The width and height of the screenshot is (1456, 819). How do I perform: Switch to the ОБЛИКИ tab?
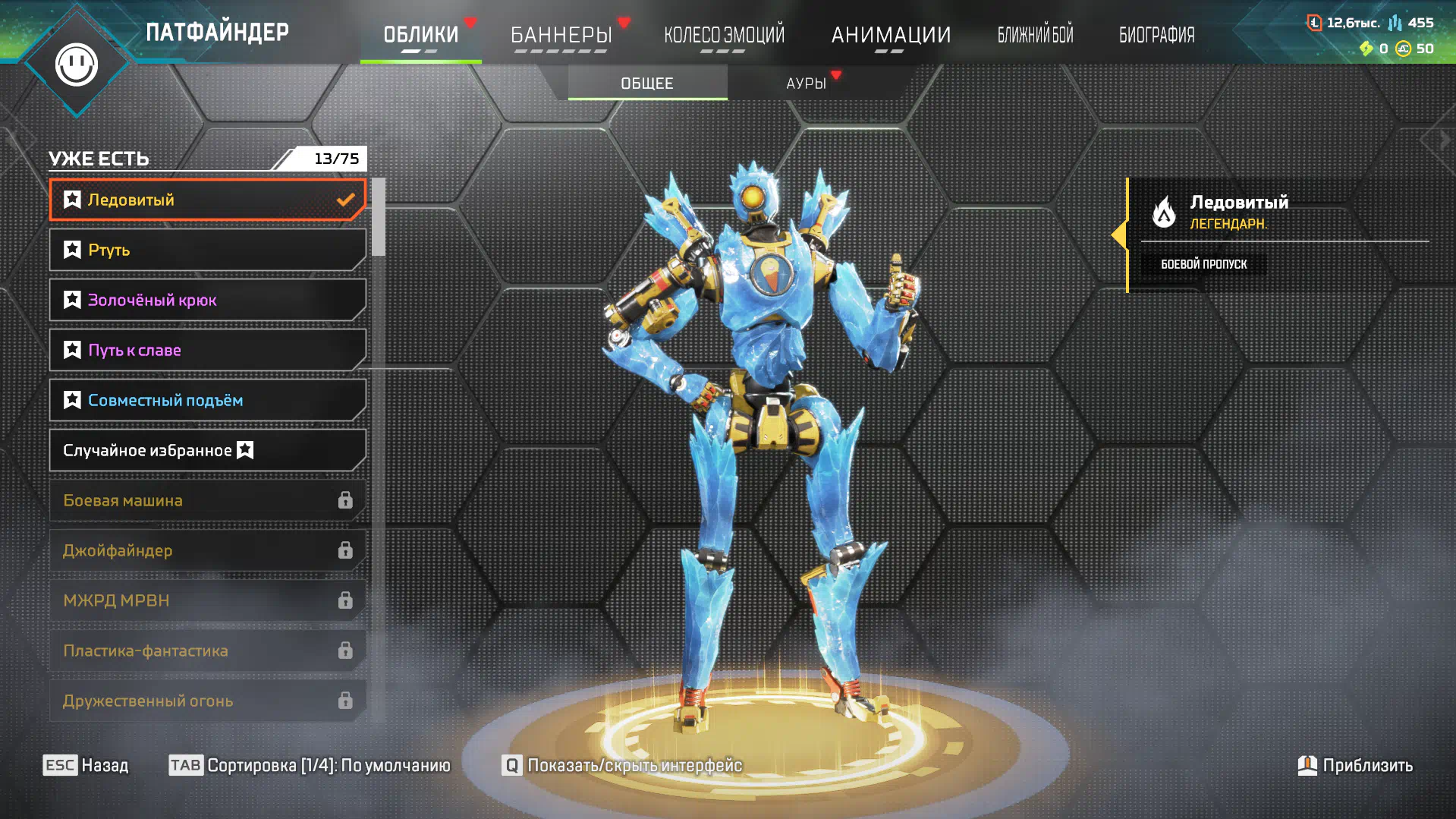click(420, 35)
